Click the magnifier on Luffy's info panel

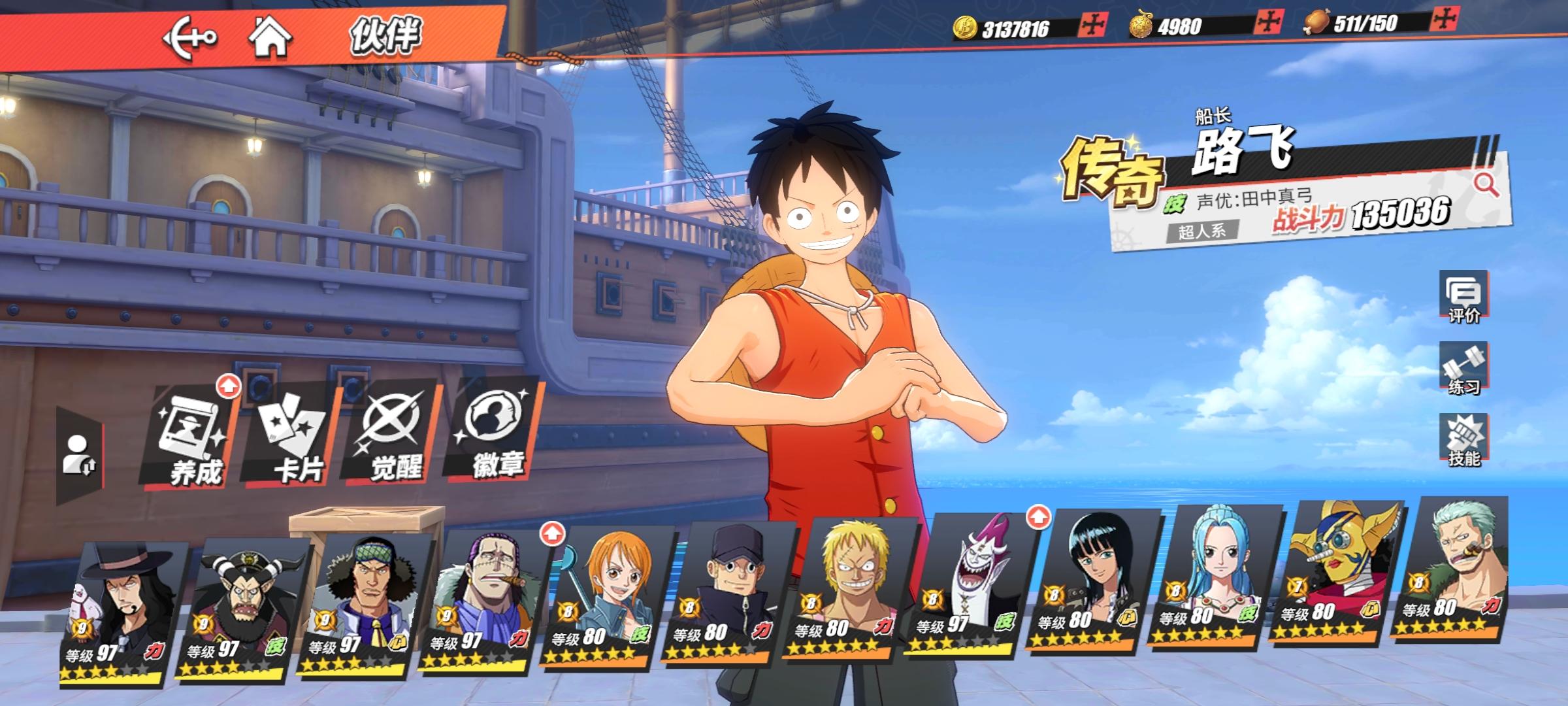pyautogui.click(x=1485, y=185)
